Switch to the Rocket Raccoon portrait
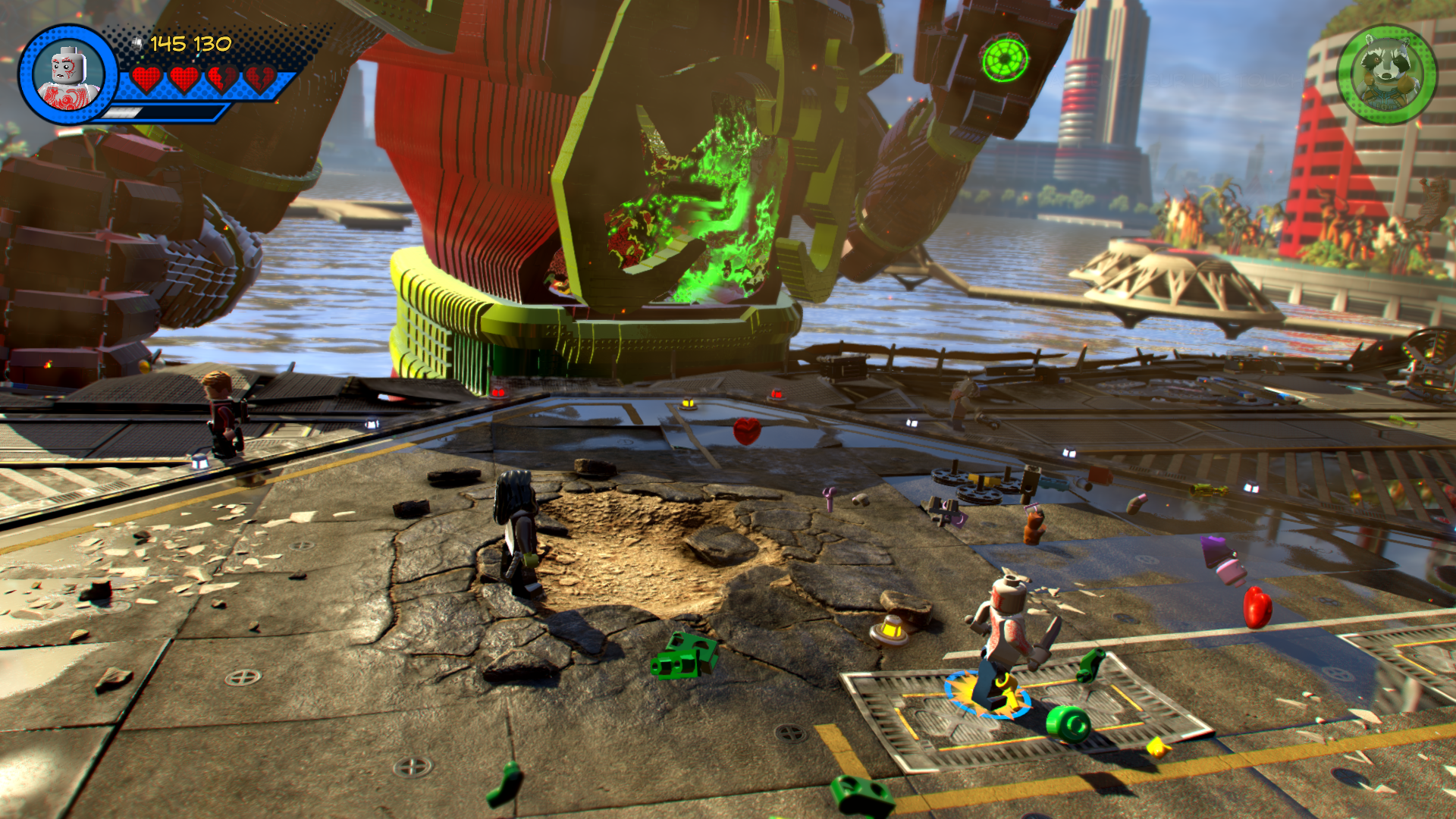The width and height of the screenshot is (1456, 819). pyautogui.click(x=1387, y=74)
